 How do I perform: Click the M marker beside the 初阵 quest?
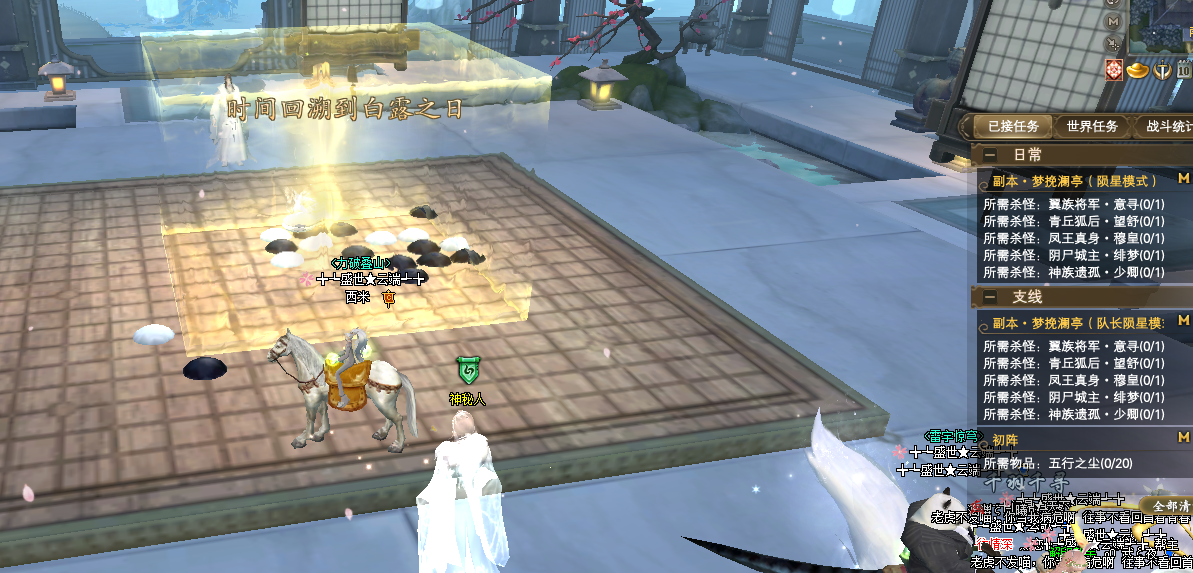(1184, 438)
